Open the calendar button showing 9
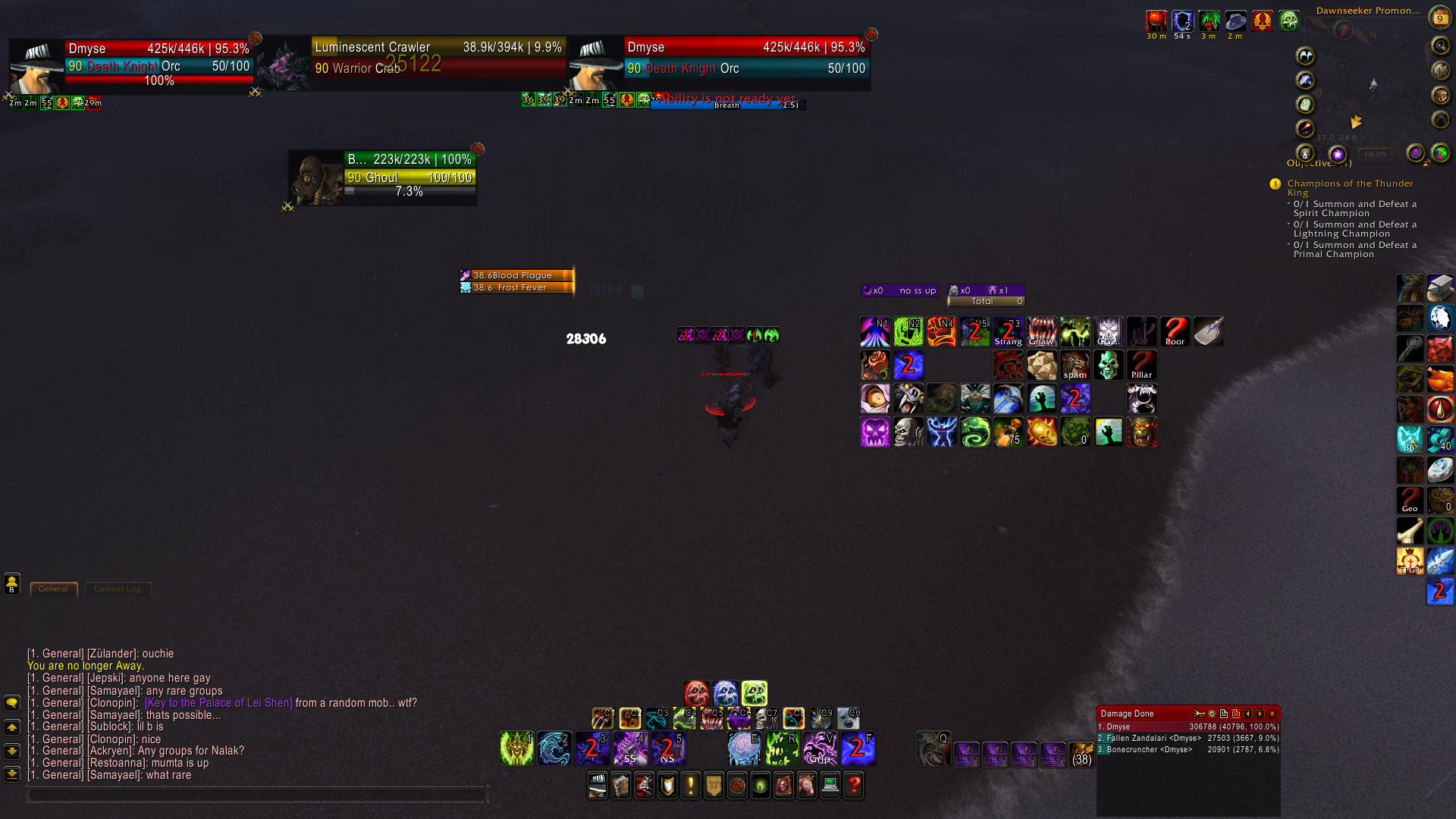Viewport: 1456px width, 819px height. pyautogui.click(x=1439, y=17)
